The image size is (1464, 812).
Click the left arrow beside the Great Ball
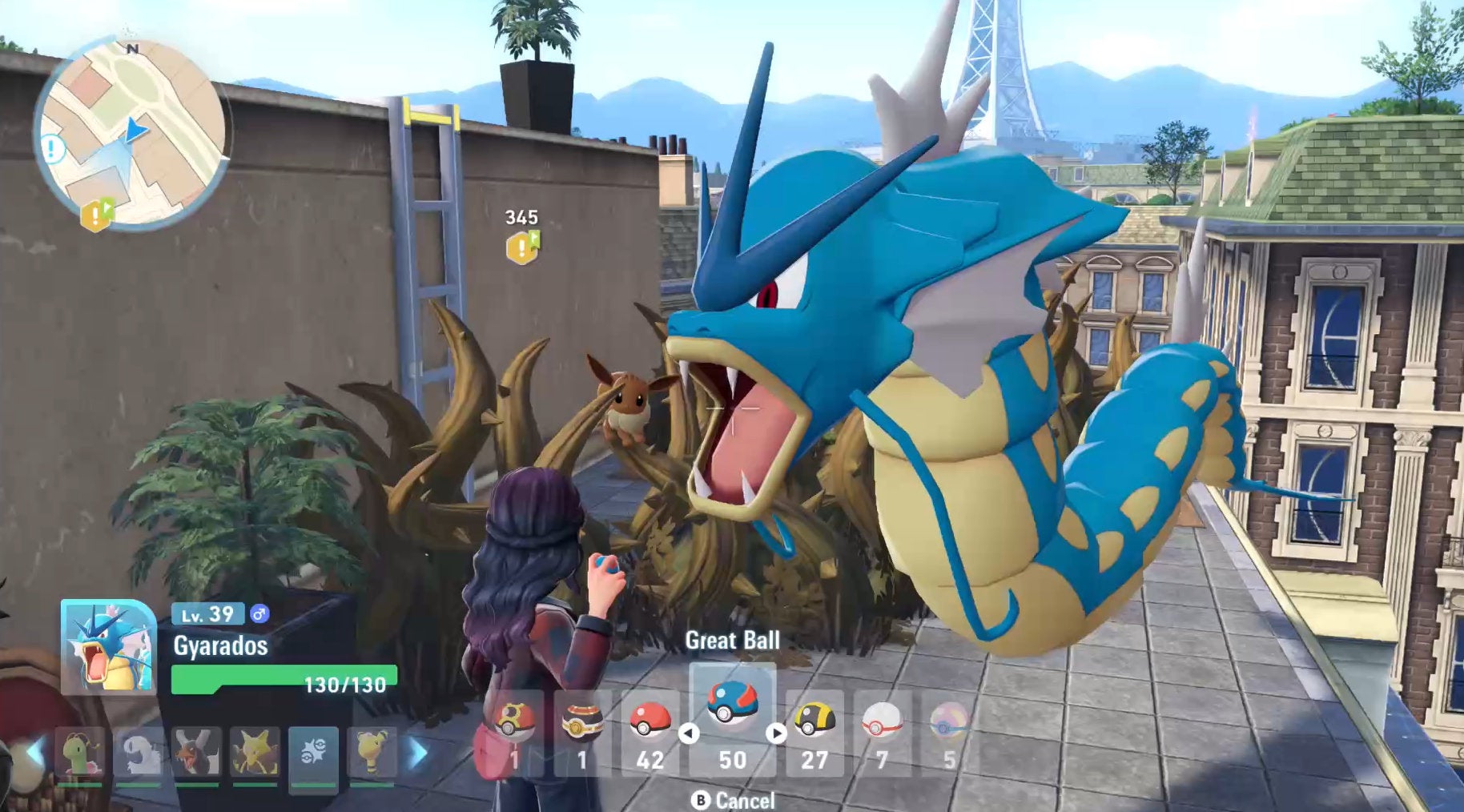pyautogui.click(x=689, y=733)
